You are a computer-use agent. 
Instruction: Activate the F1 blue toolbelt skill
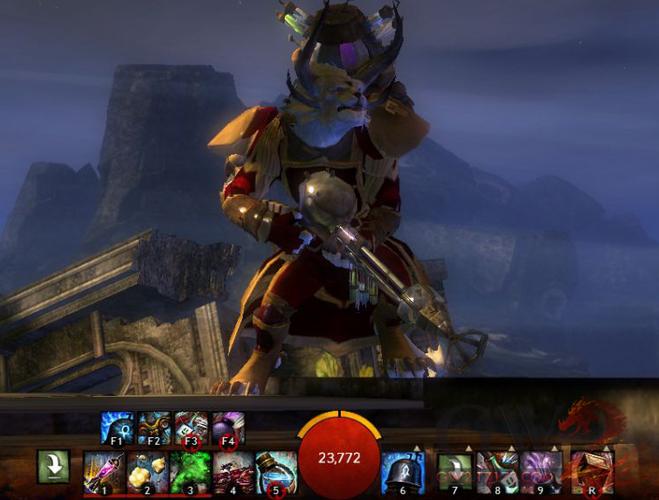(x=117, y=428)
